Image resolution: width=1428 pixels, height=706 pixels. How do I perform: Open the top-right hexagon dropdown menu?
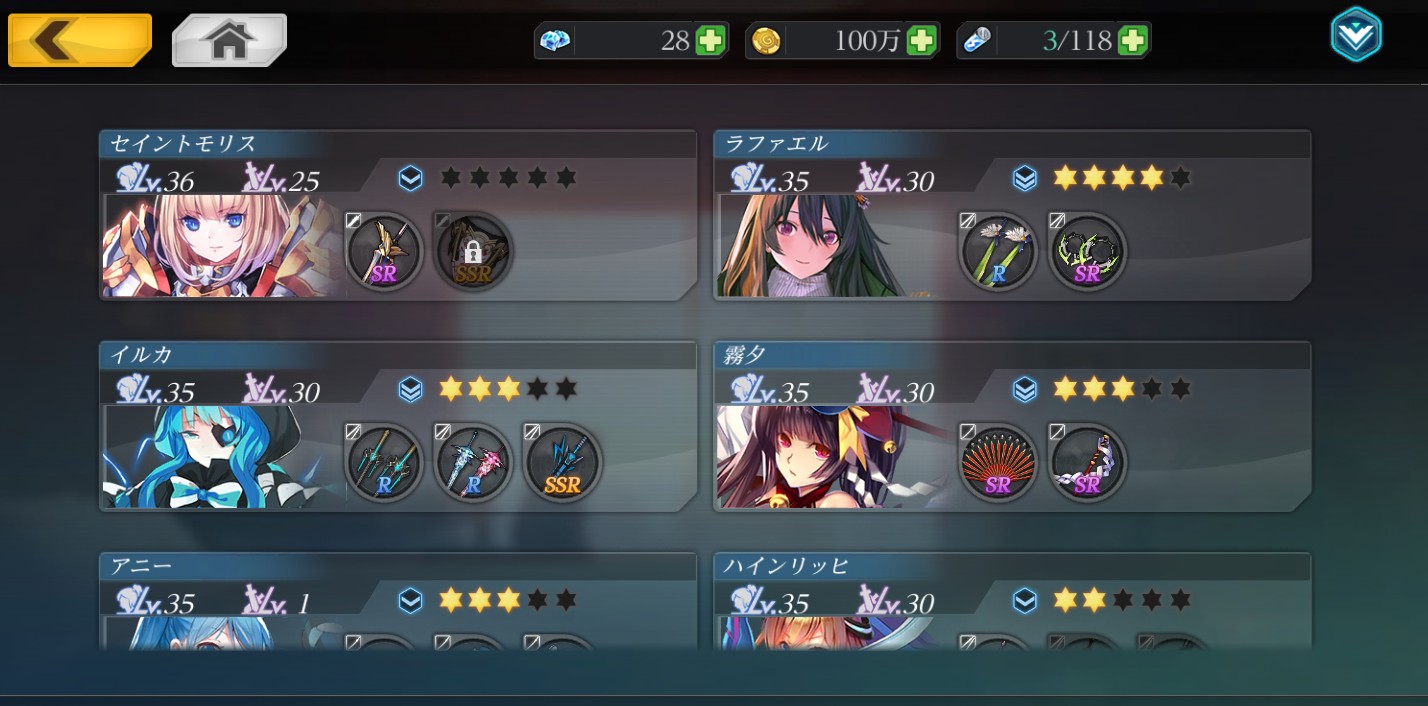tap(1356, 36)
